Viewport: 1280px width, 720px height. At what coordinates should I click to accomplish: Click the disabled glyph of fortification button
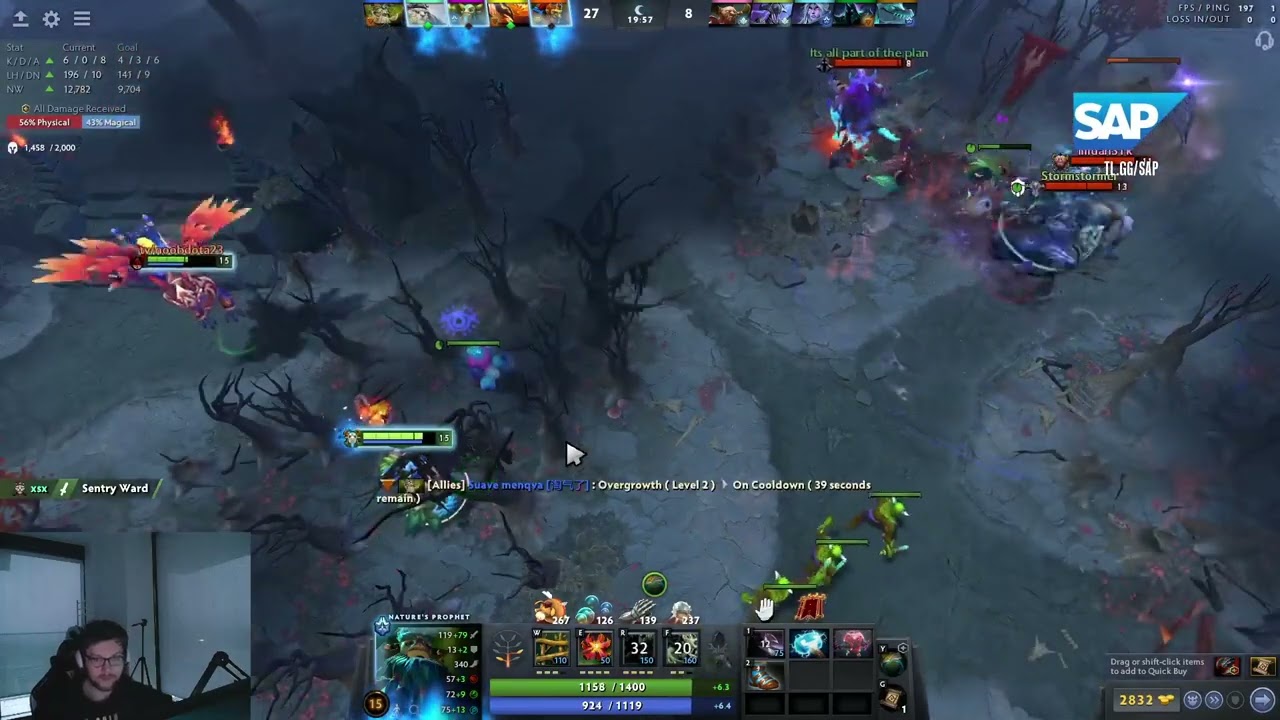pos(1236,700)
